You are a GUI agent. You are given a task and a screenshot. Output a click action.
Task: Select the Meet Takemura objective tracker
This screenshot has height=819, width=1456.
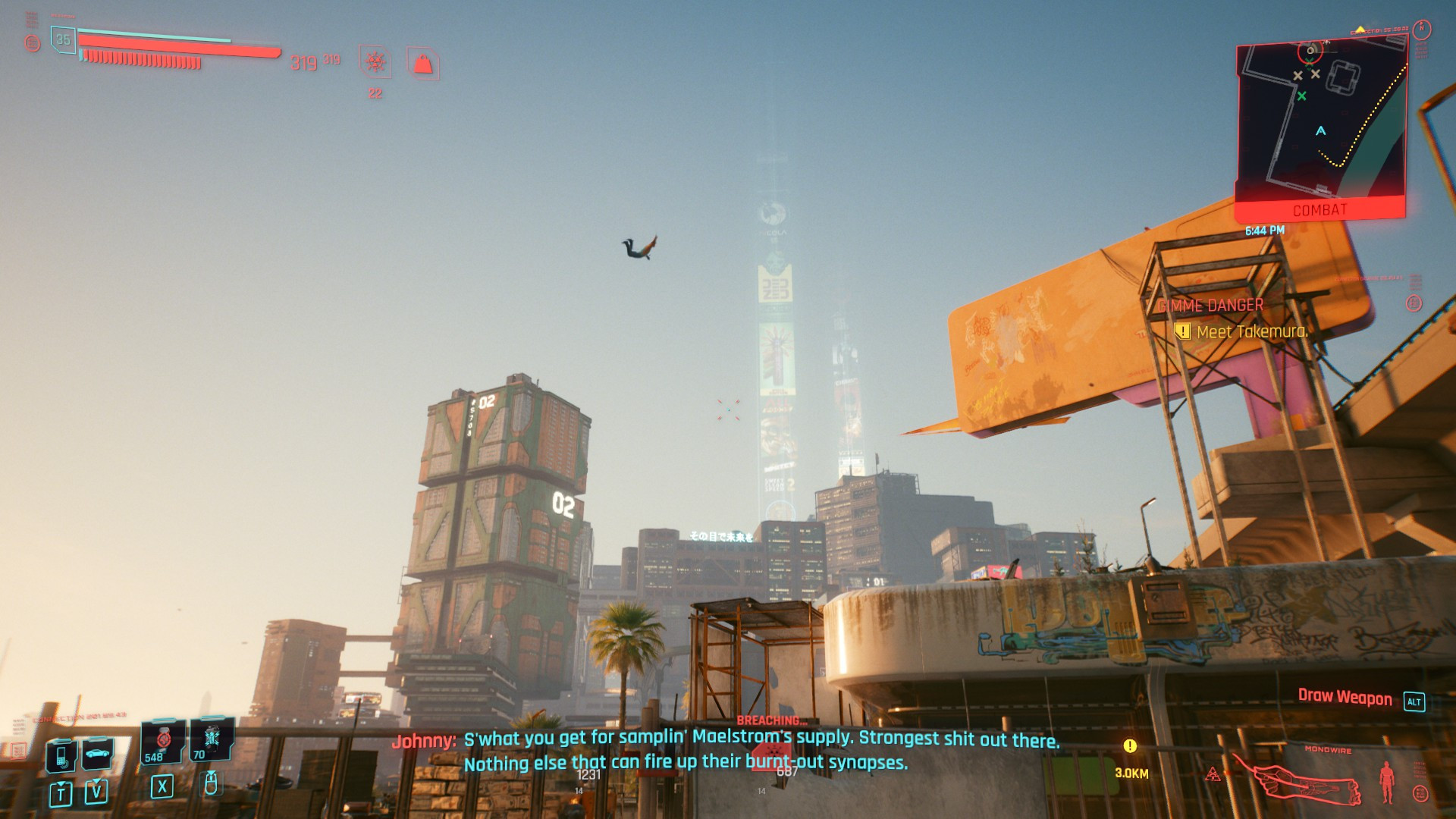click(1251, 331)
